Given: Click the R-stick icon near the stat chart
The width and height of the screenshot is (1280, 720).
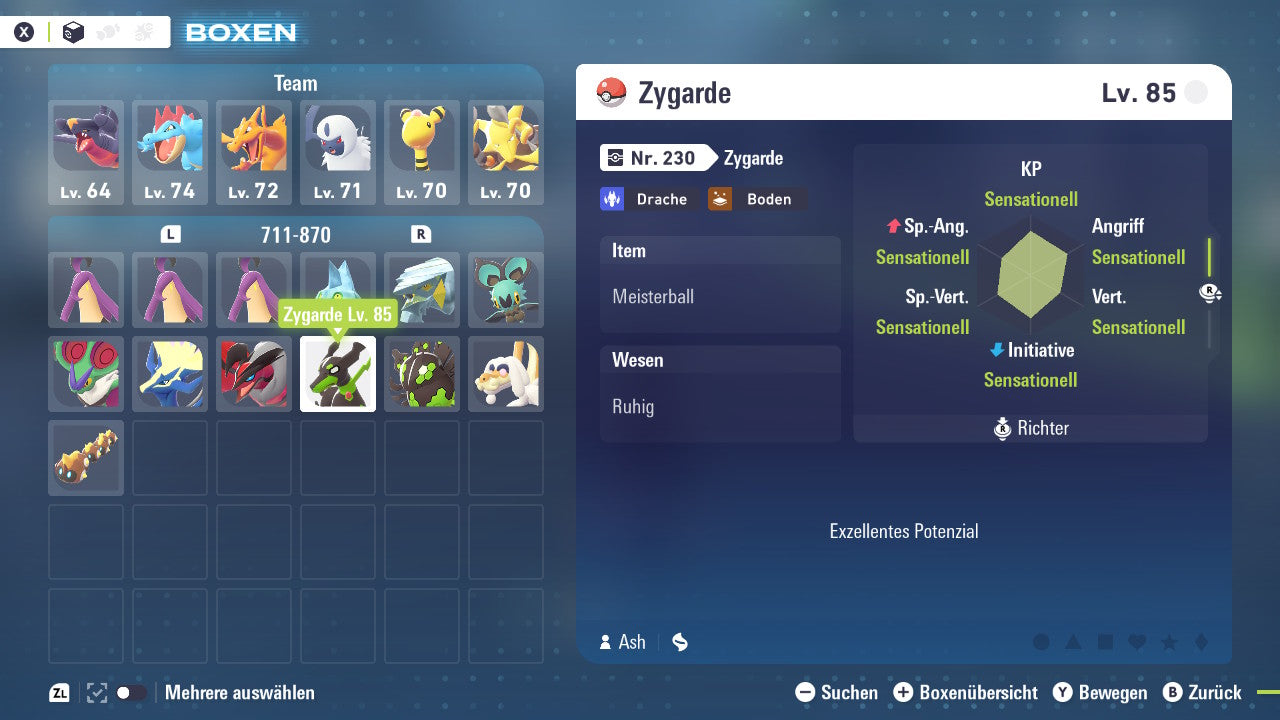Looking at the screenshot, I should pos(1210,293).
